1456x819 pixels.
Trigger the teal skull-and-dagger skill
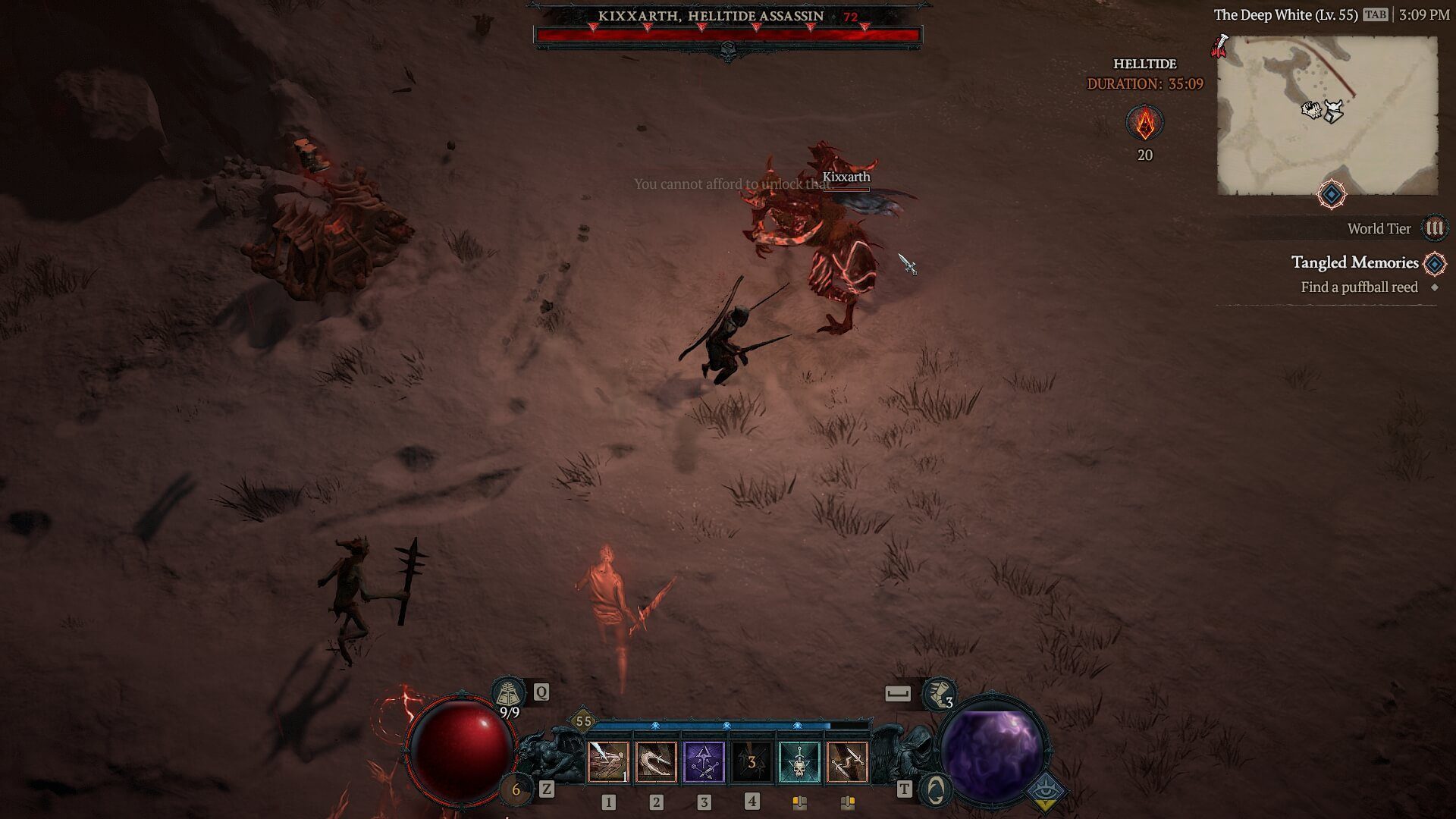(799, 761)
